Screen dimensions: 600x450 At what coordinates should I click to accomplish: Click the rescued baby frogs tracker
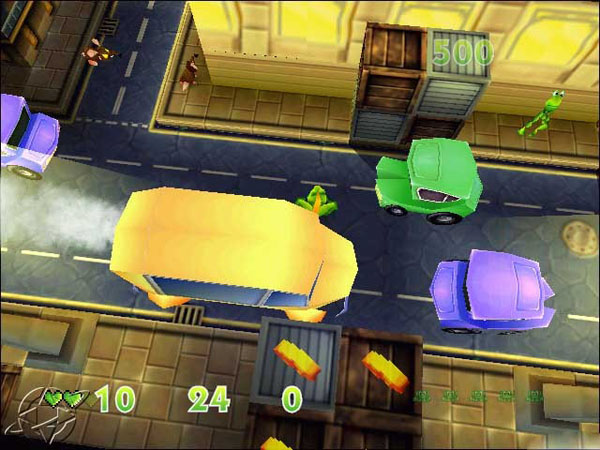pyautogui.click(x=479, y=397)
